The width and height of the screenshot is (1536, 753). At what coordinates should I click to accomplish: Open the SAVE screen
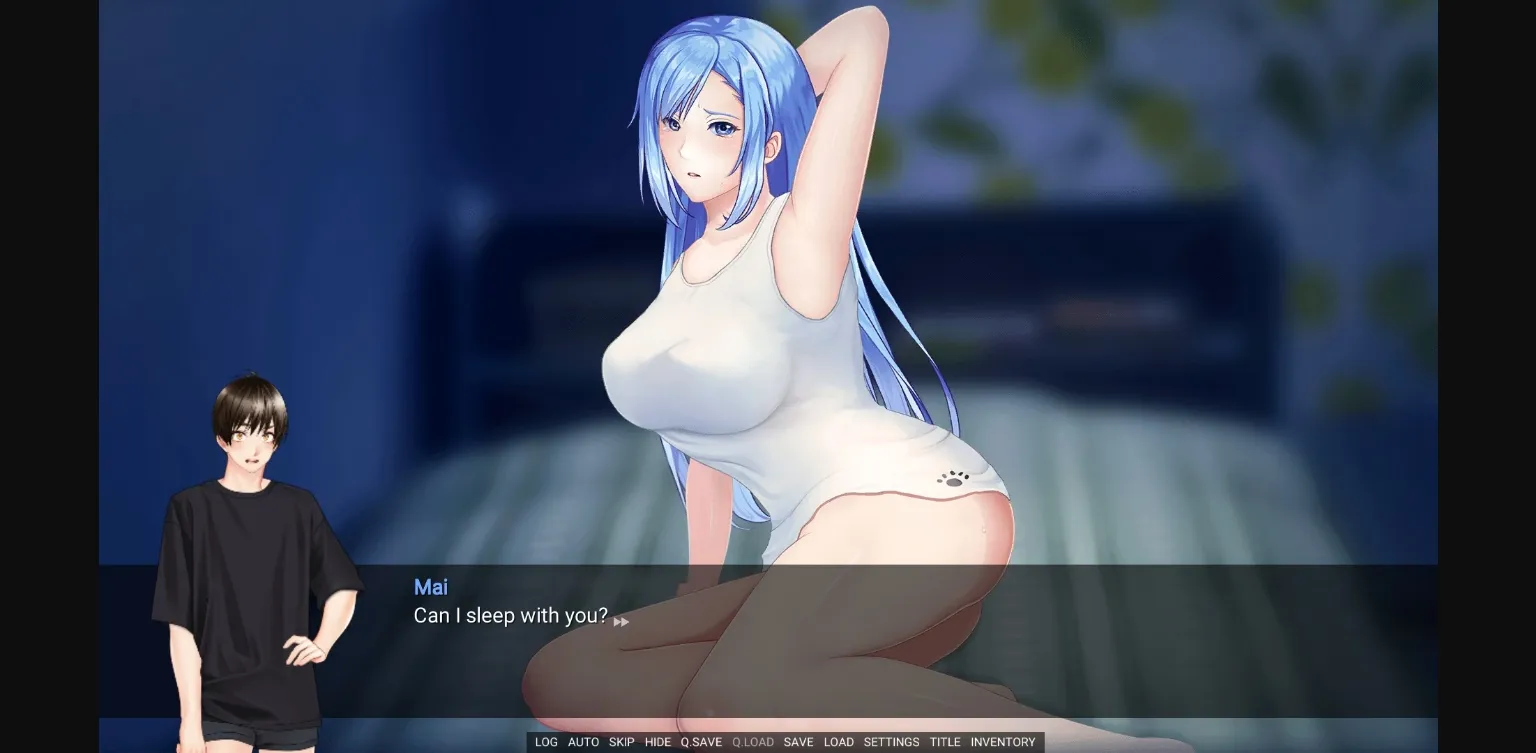798,742
